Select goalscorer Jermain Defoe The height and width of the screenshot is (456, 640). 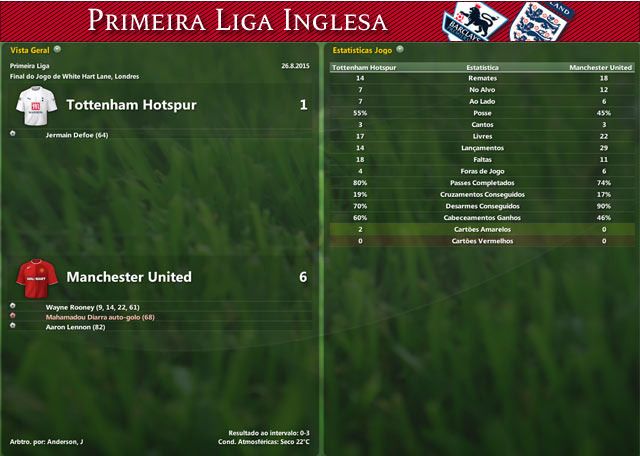77,135
